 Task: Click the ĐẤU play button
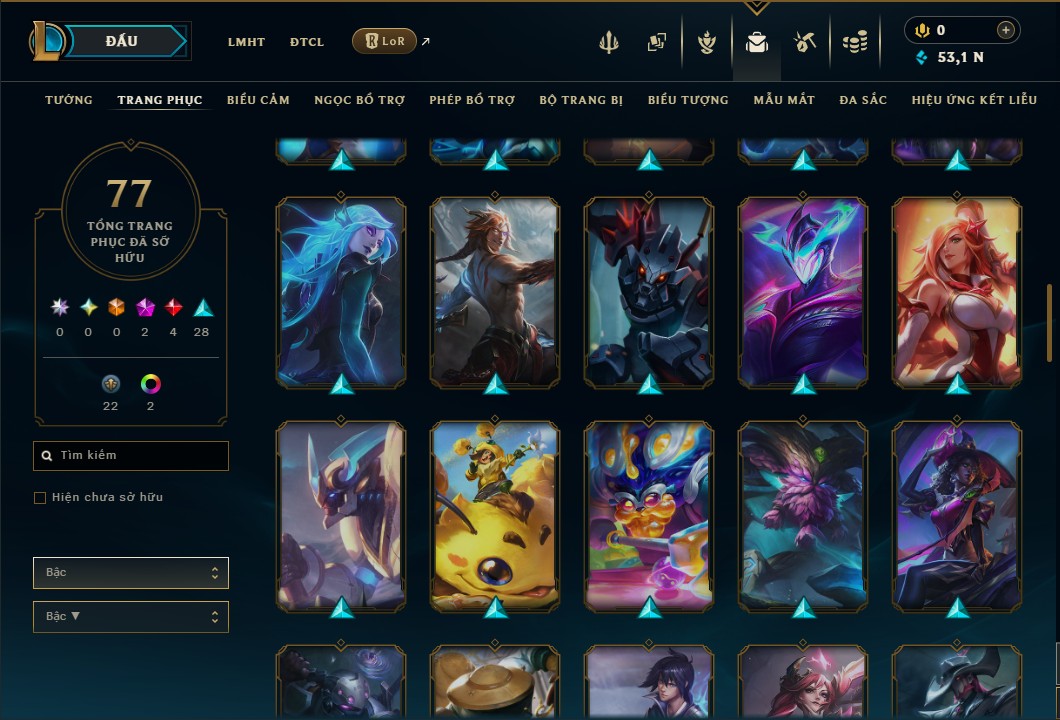pyautogui.click(x=121, y=41)
